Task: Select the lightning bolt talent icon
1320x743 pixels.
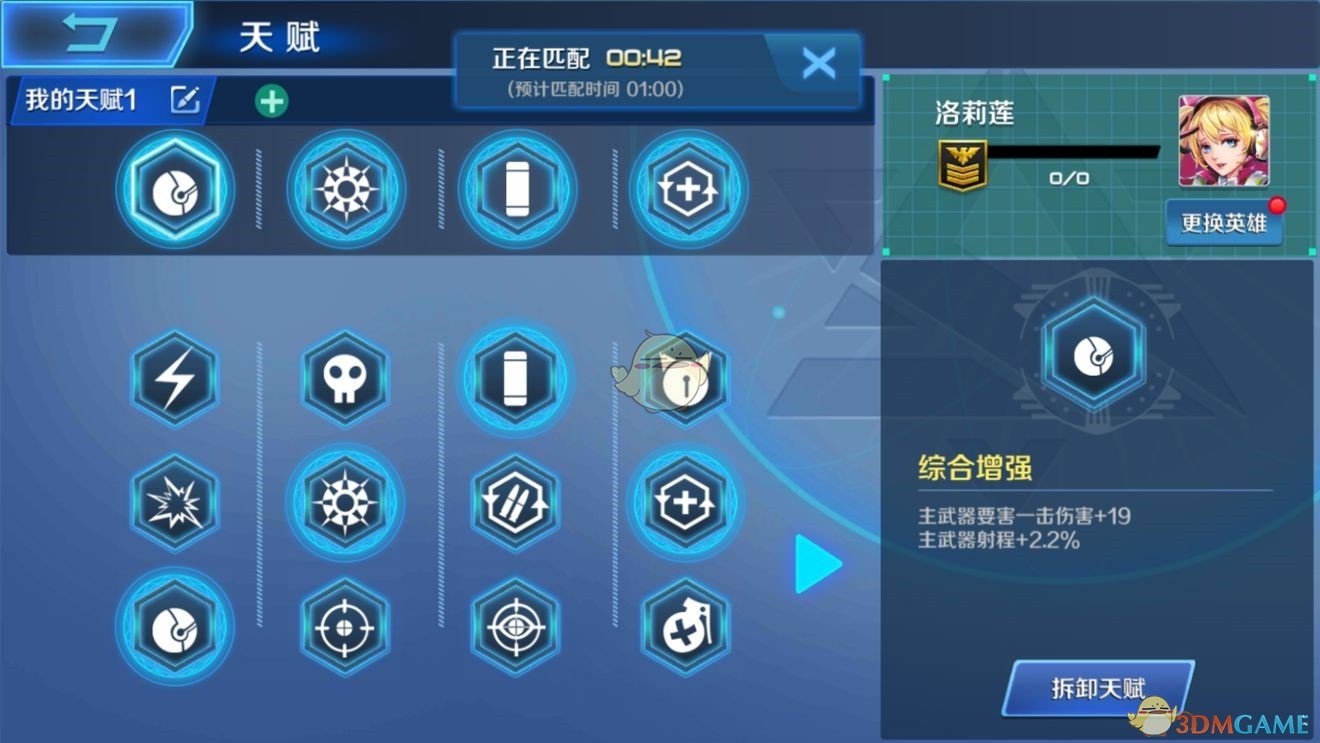Action: 175,380
